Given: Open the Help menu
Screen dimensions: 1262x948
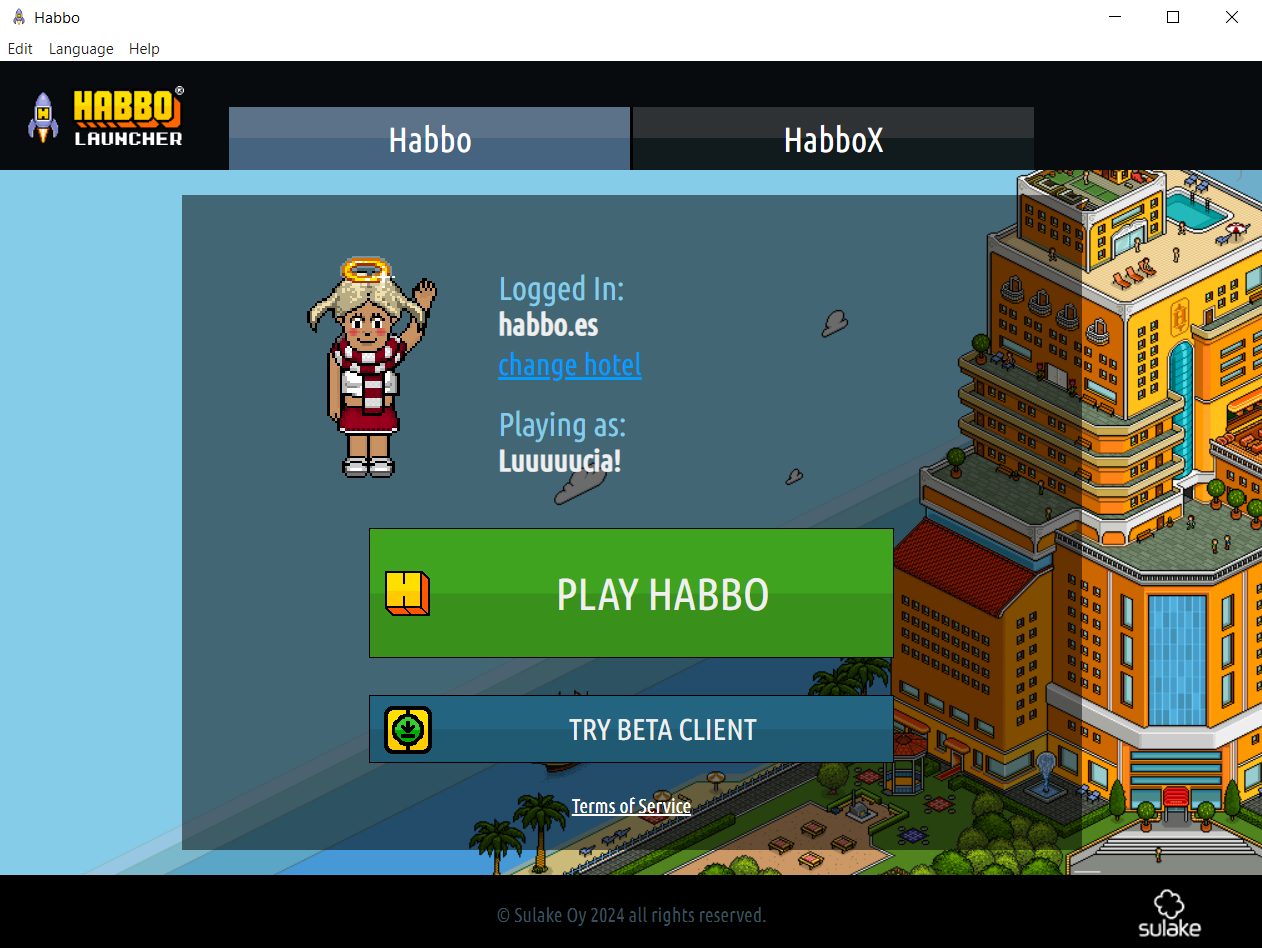Looking at the screenshot, I should [x=144, y=48].
